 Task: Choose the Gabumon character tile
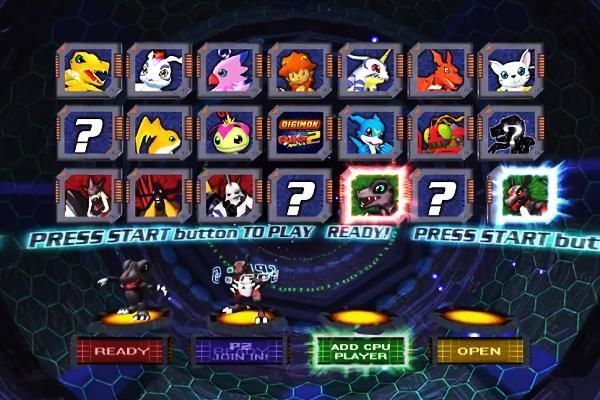tap(369, 71)
